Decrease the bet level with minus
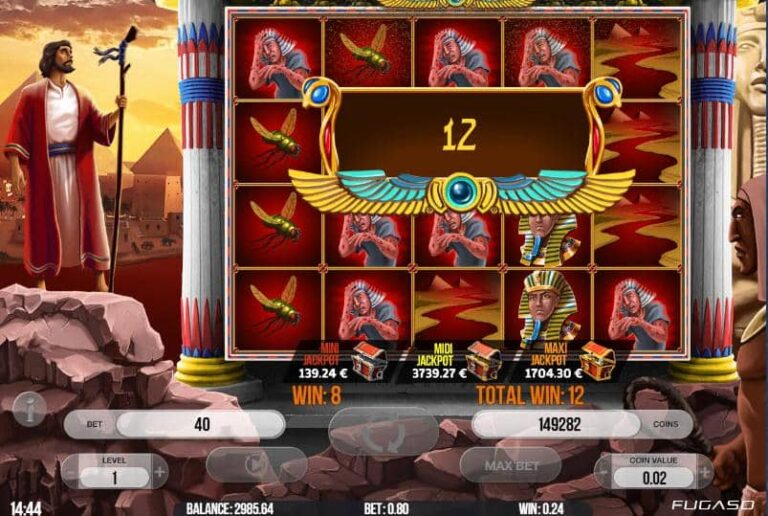Viewport: 768px width, 516px height. [x=71, y=470]
